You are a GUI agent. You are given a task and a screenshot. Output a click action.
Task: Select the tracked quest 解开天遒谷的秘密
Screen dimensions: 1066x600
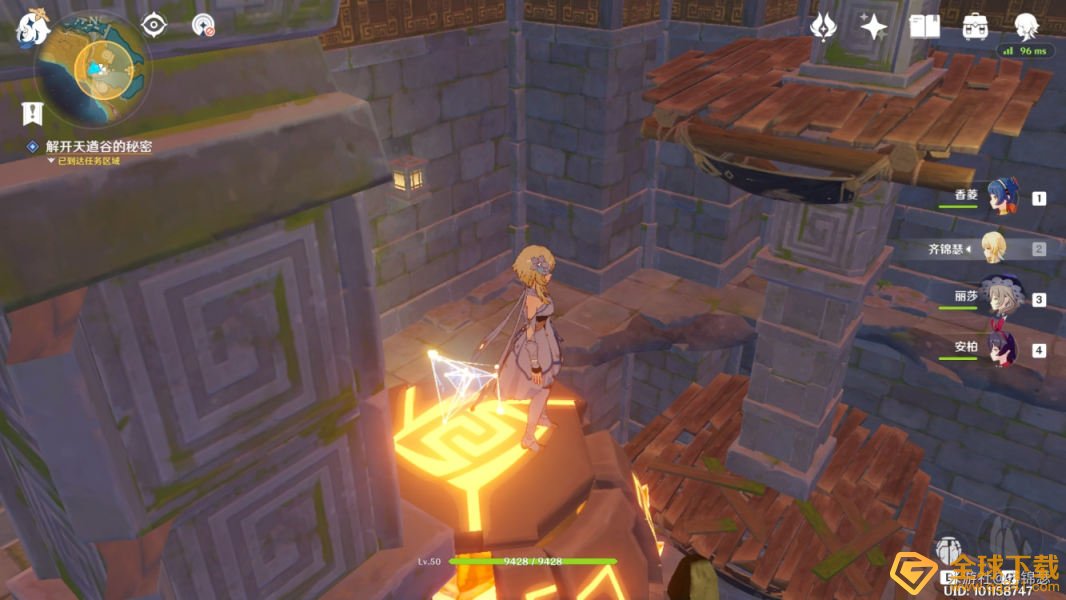(x=98, y=146)
